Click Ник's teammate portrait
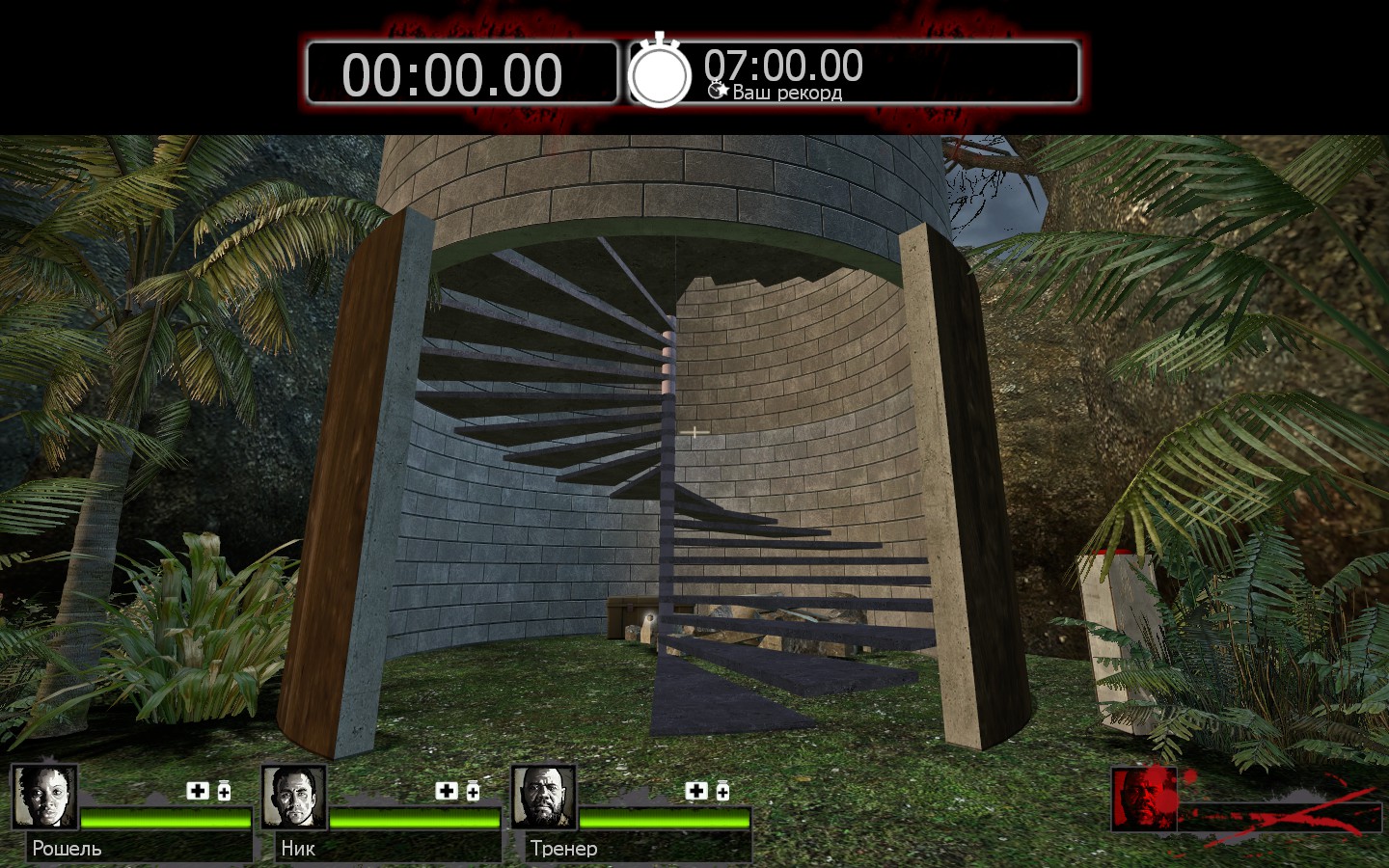The height and width of the screenshot is (868, 1389). 294,797
